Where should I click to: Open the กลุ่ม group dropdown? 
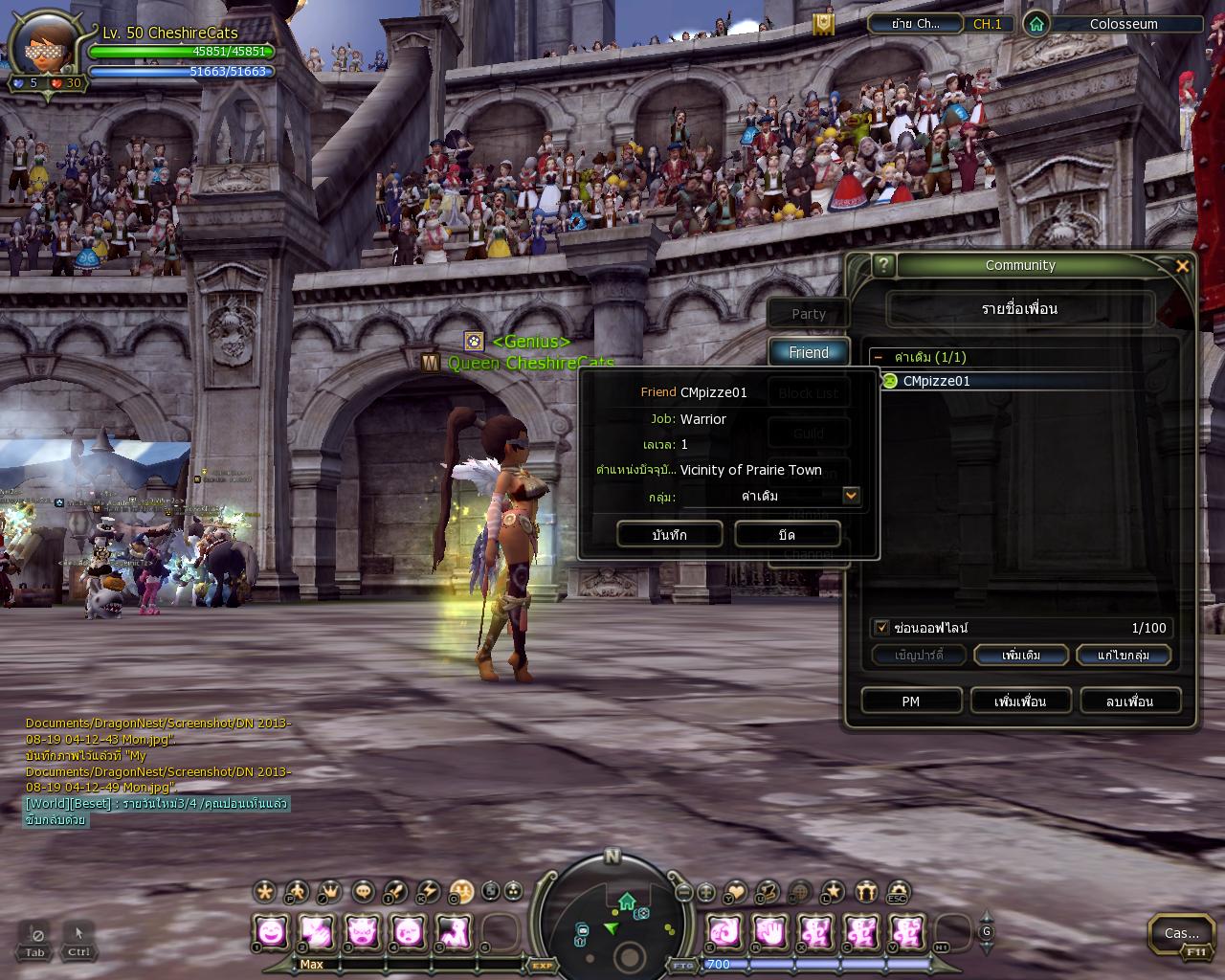851,496
